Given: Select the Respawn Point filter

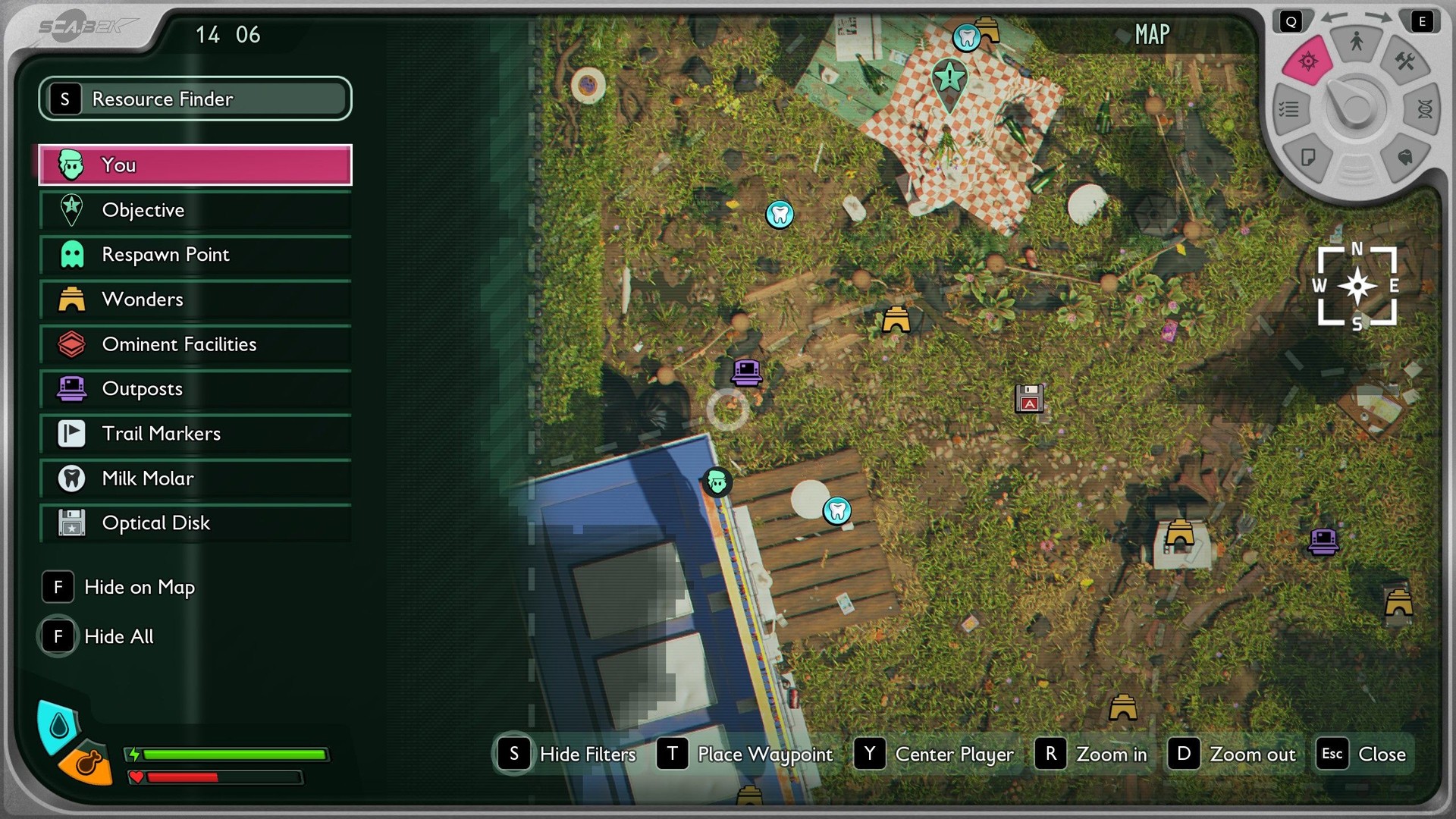Looking at the screenshot, I should coord(195,255).
